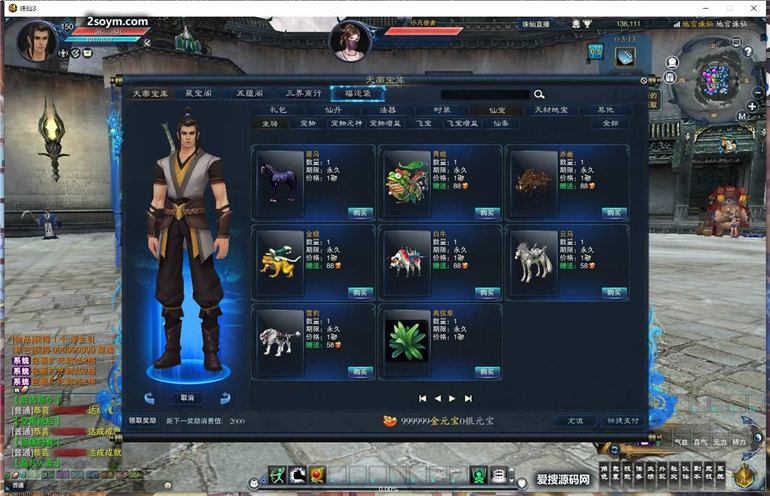Buy the 雪豹 white leopard mount
Screen dimensions: 770x496
(359, 371)
